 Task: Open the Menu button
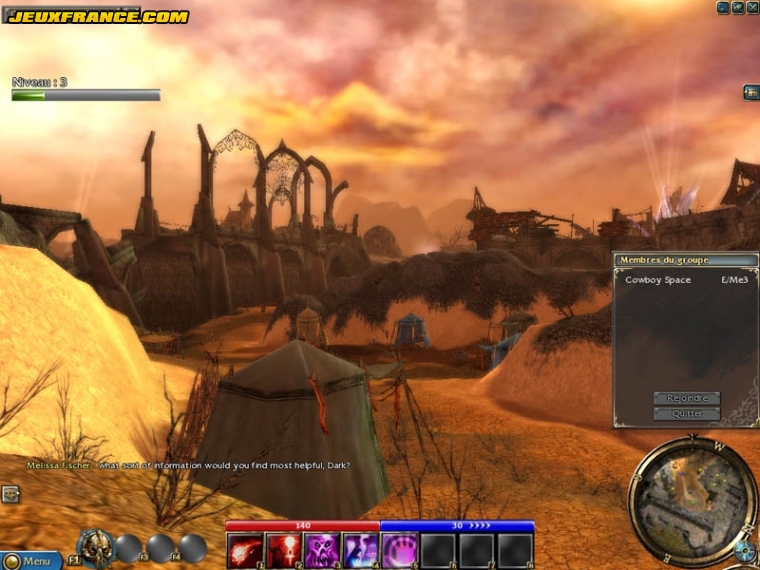31,561
